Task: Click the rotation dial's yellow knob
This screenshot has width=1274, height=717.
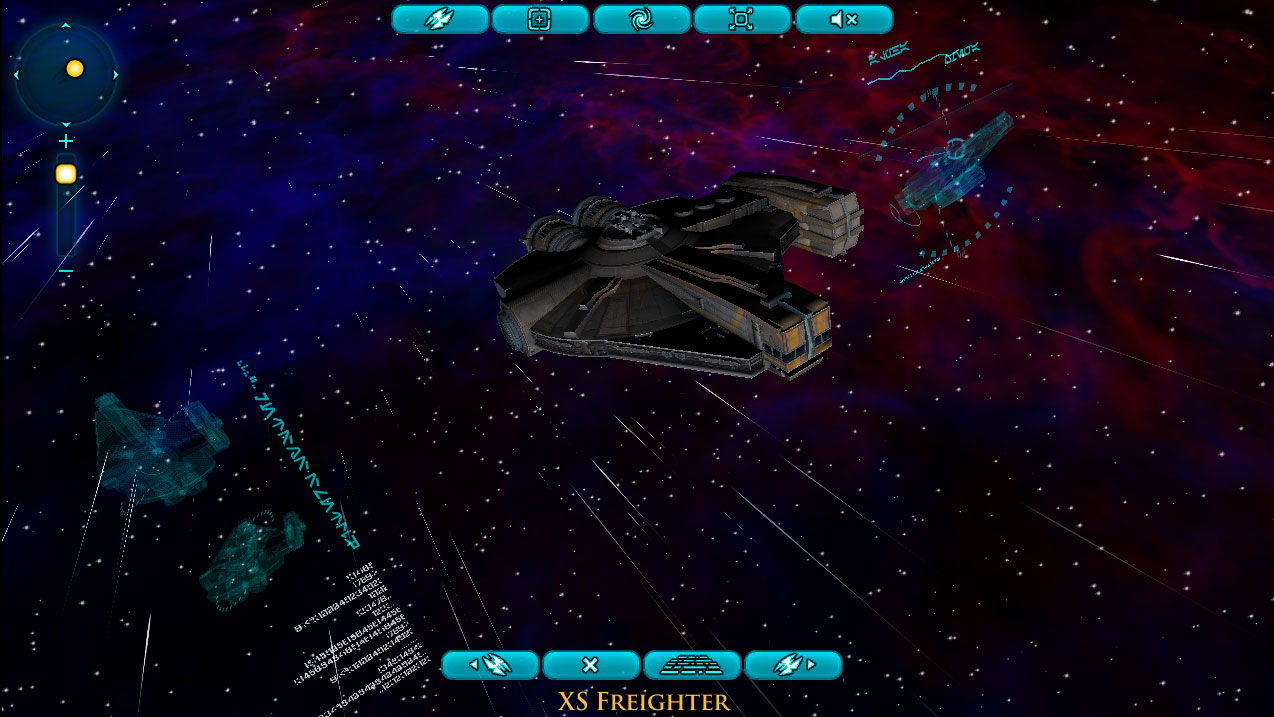Action: [x=74, y=69]
